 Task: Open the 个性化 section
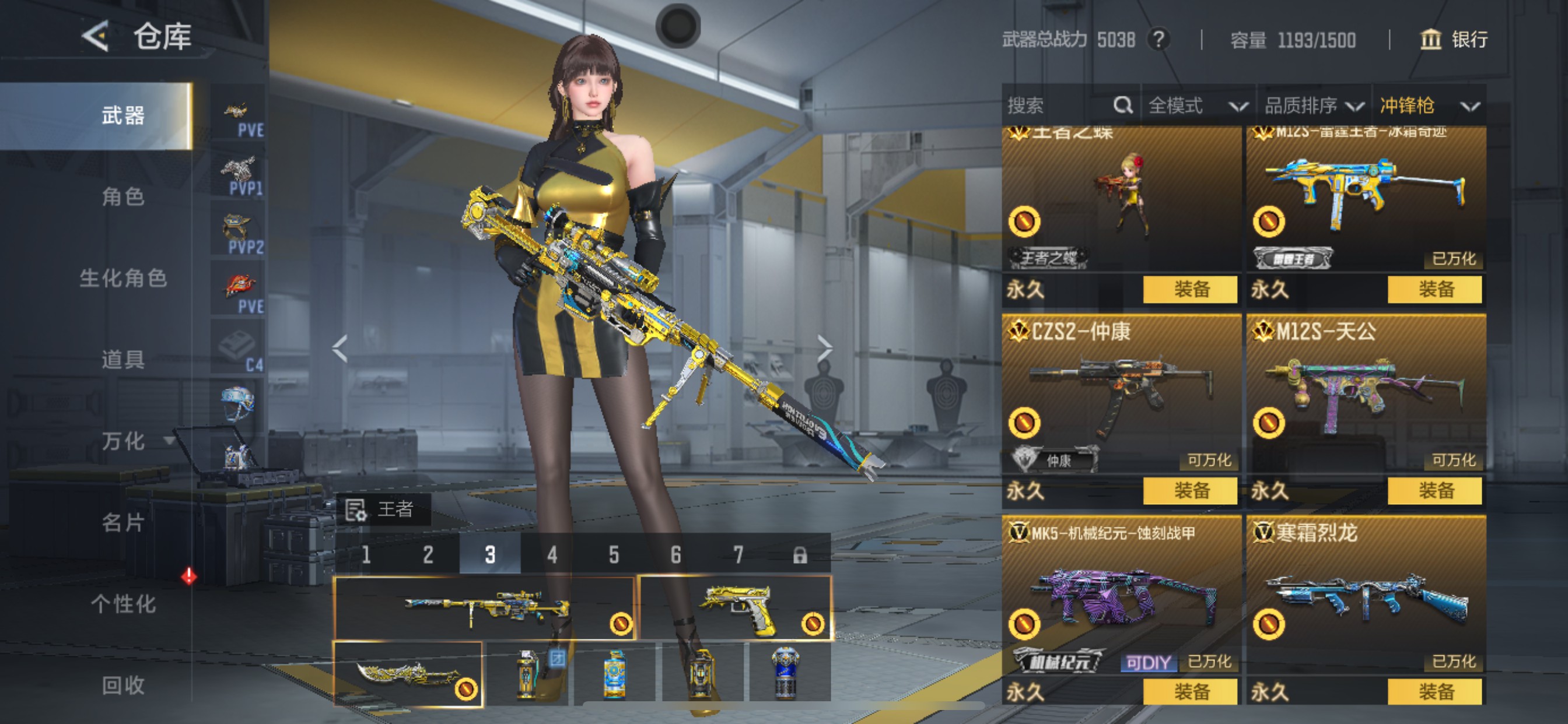(123, 604)
